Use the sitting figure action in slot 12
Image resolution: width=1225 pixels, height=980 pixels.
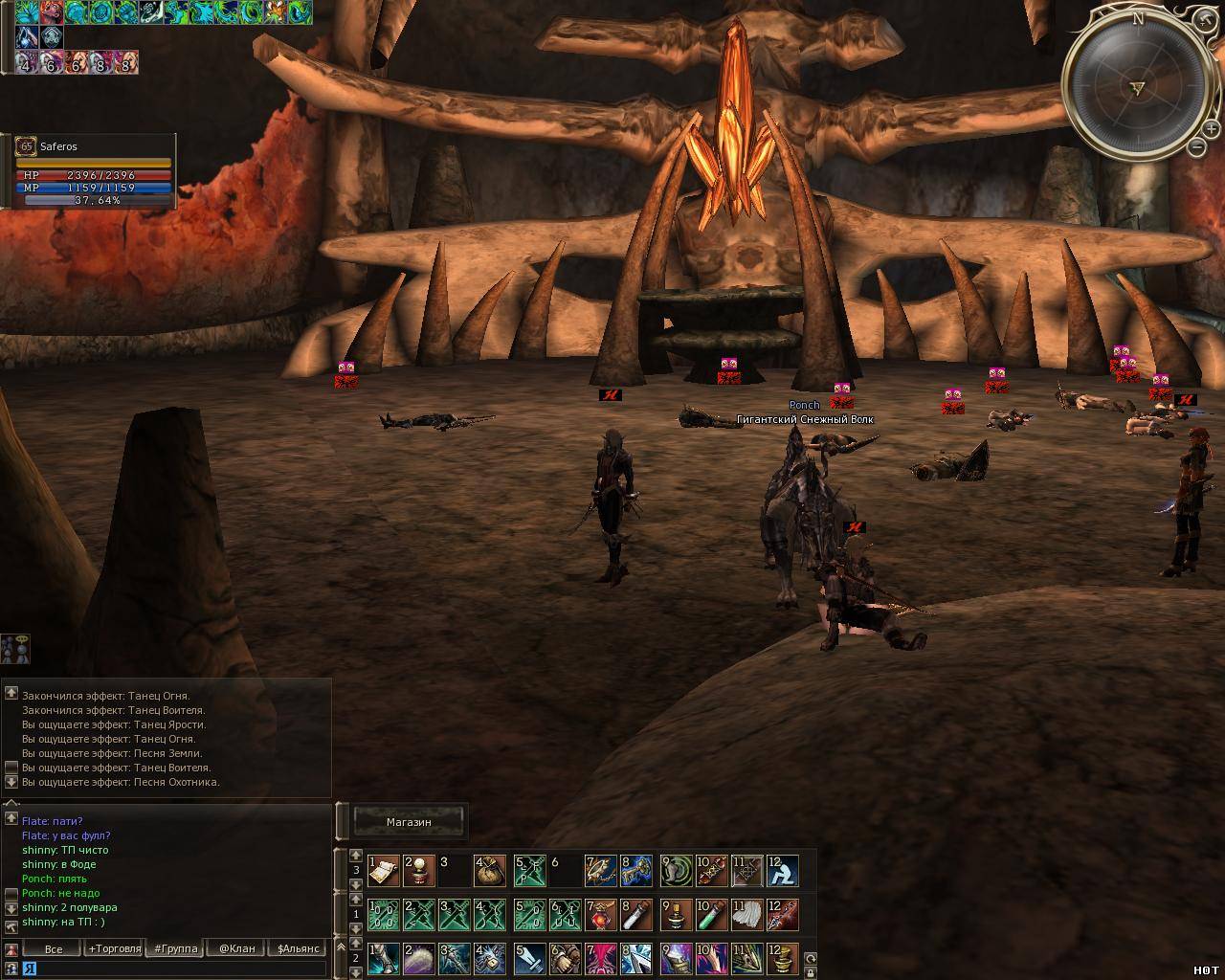(x=783, y=871)
